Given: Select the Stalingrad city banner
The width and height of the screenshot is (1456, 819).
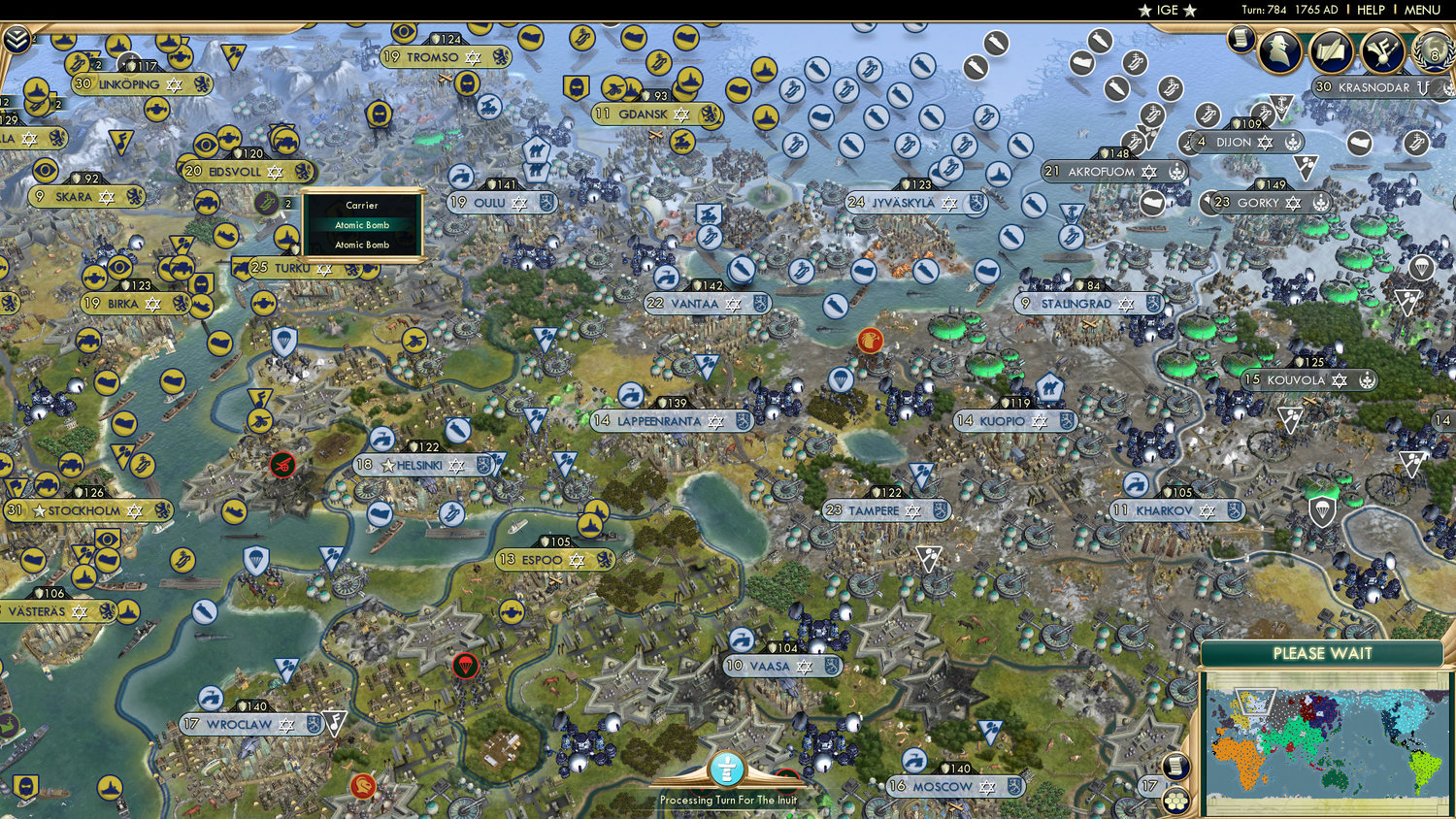Looking at the screenshot, I should 1077,304.
